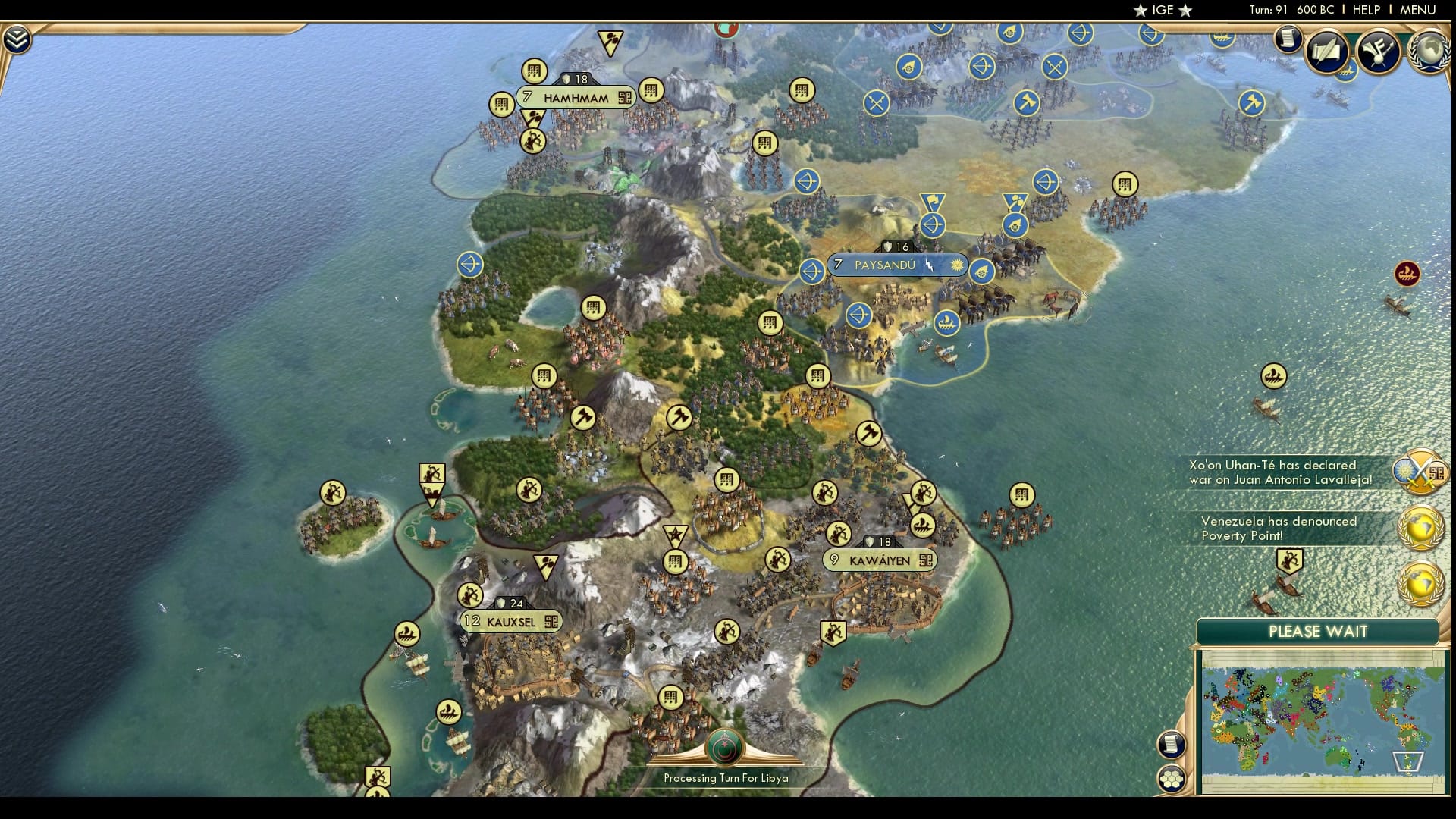Image resolution: width=1456 pixels, height=819 pixels.
Task: Open the HELP Civilopedia
Action: (1366, 10)
